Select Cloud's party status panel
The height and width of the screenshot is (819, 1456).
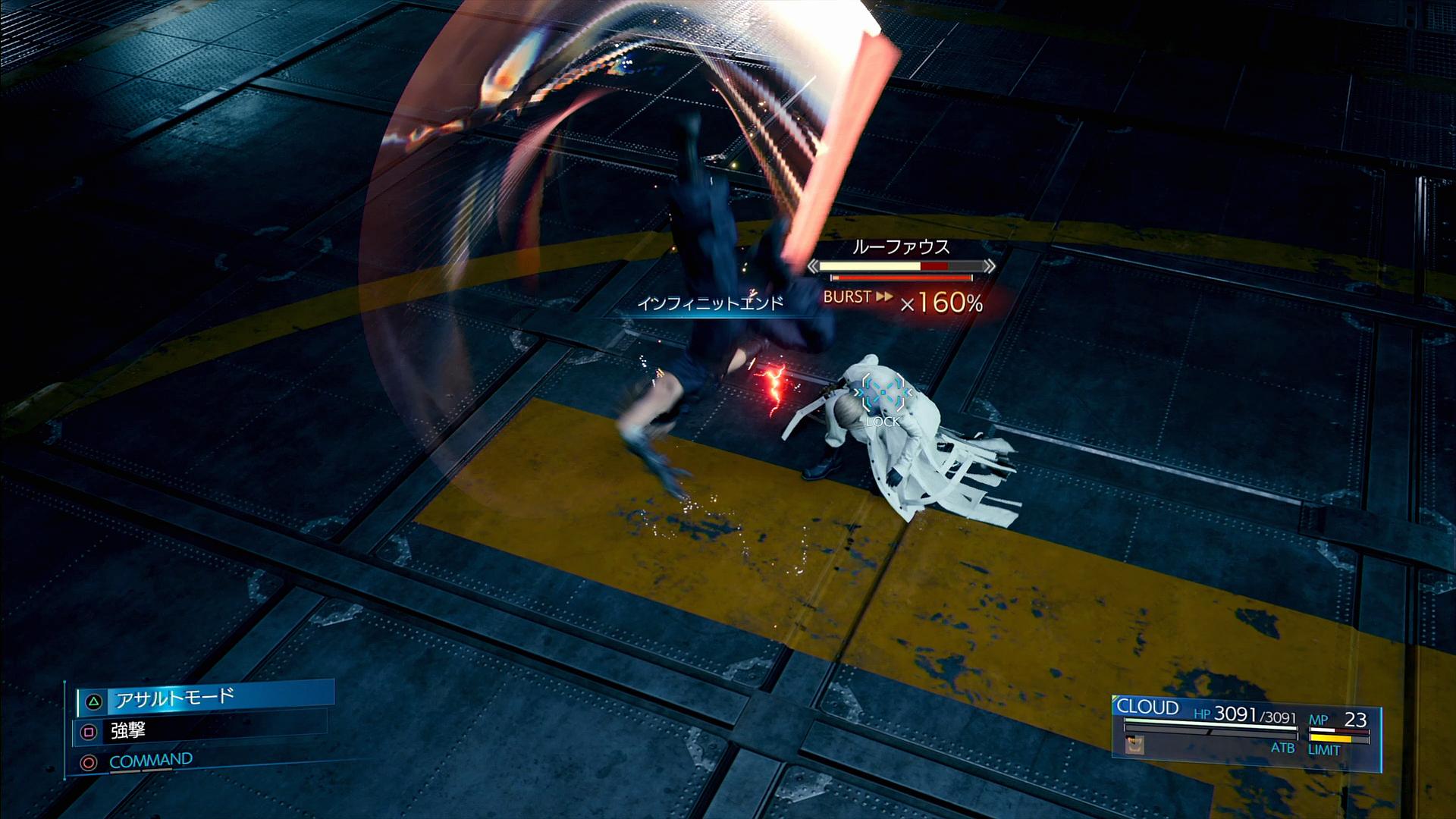tap(1245, 726)
